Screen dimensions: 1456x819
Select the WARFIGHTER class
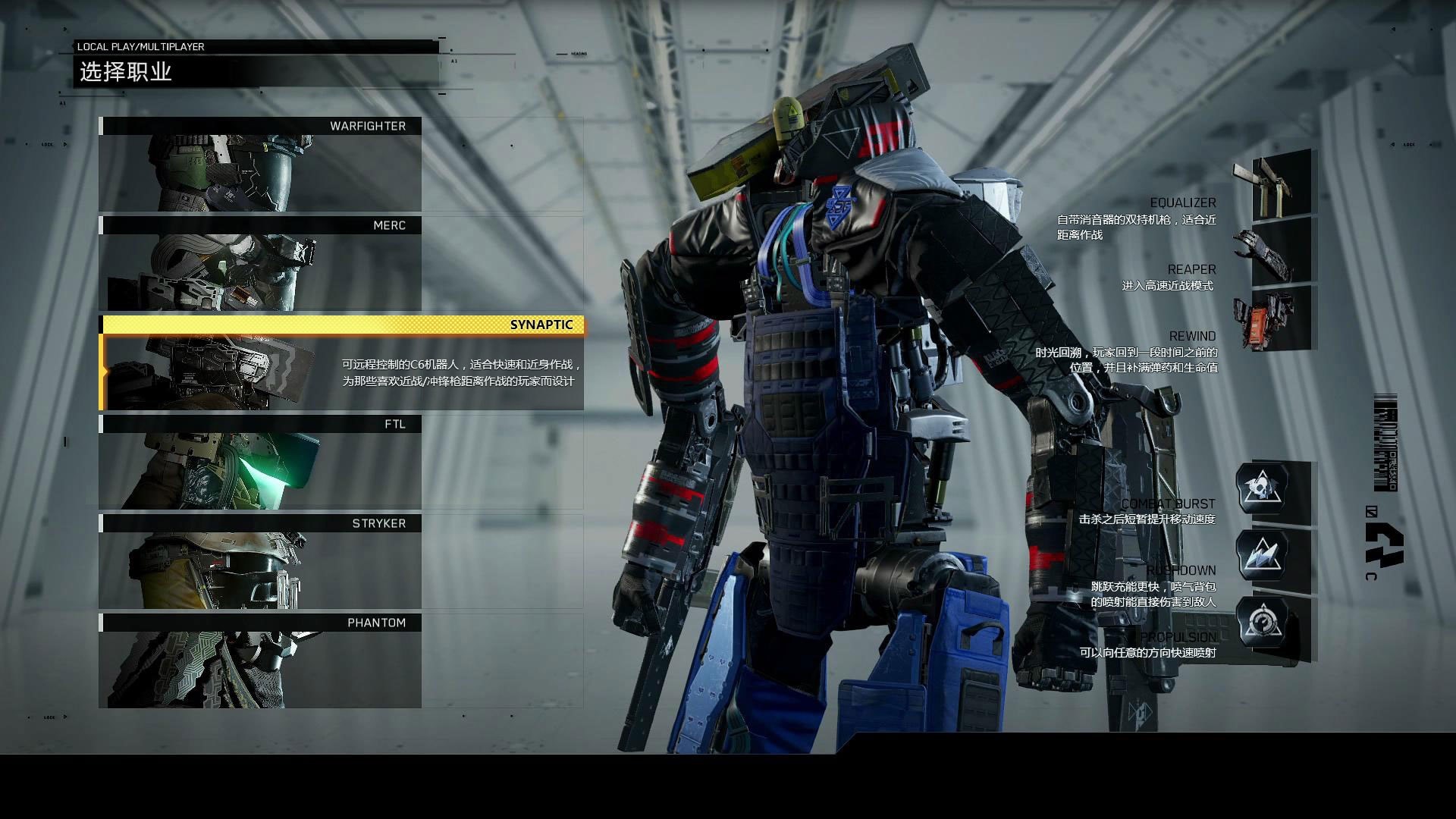(x=260, y=165)
